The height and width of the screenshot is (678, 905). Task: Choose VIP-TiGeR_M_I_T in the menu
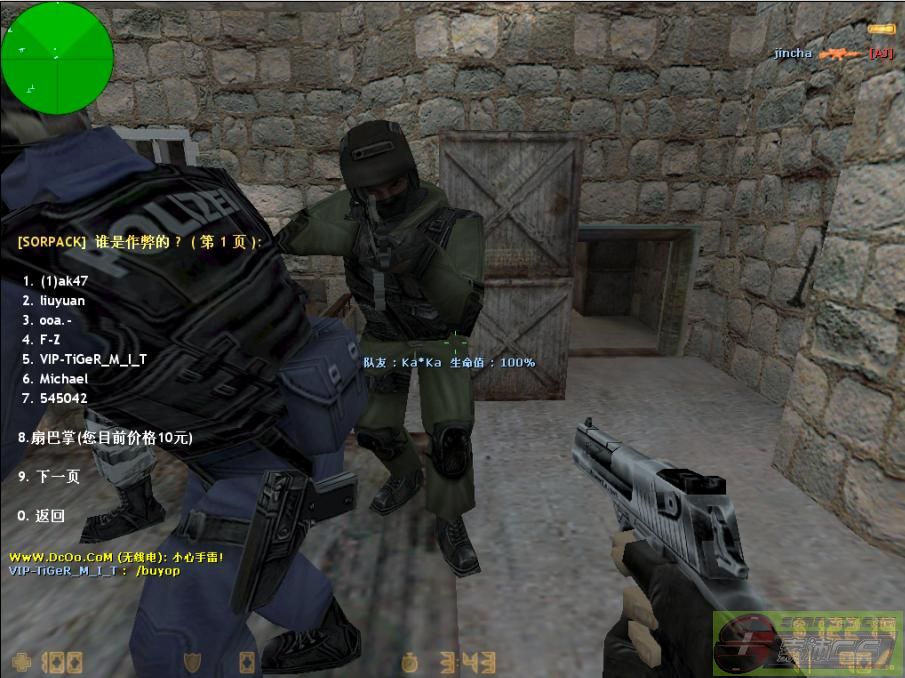coord(92,359)
